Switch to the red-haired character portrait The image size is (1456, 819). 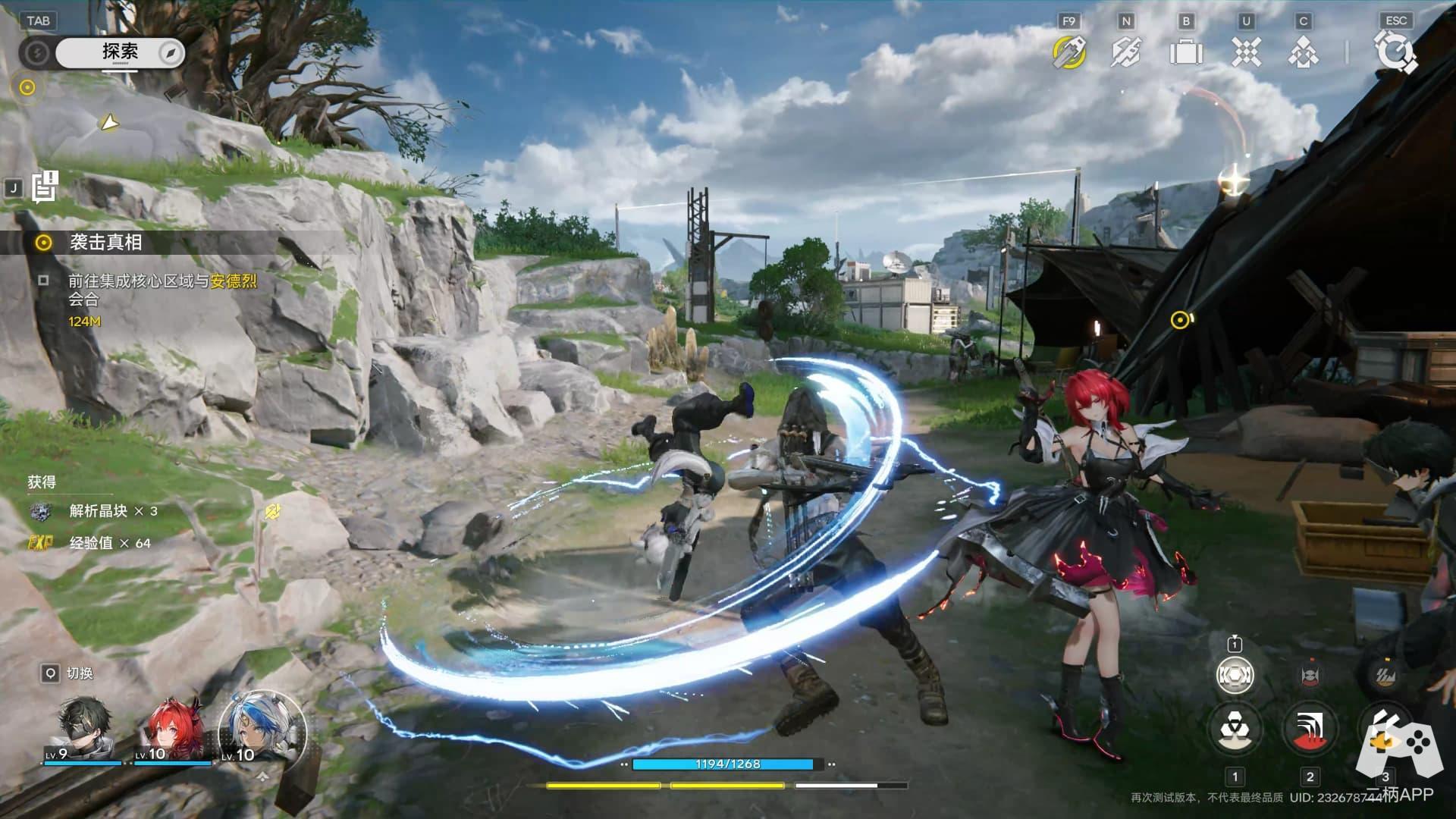[x=174, y=730]
